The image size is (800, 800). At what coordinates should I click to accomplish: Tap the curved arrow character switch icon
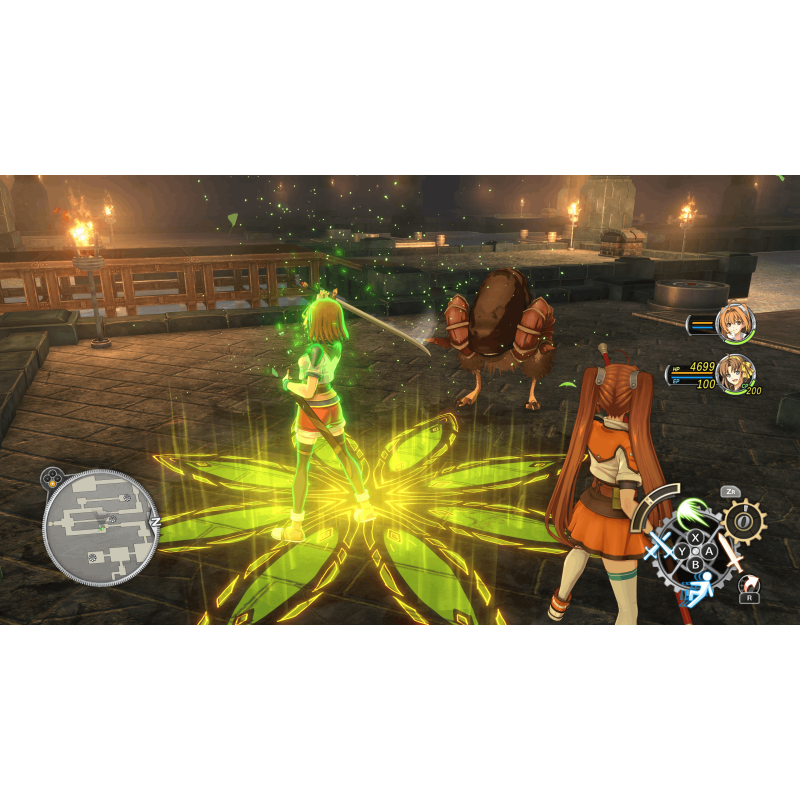[x=748, y=582]
